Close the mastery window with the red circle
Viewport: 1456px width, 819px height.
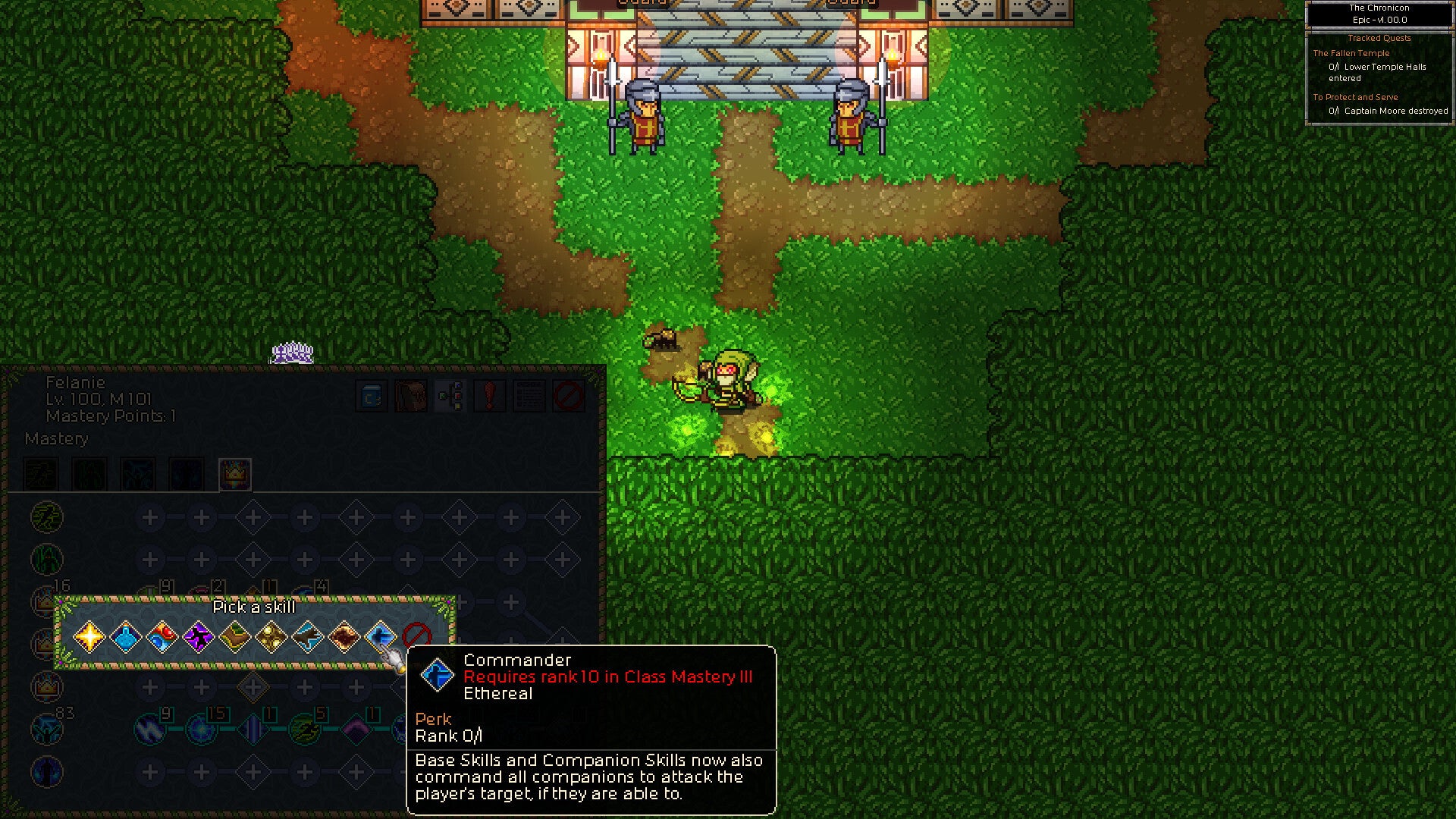569,396
